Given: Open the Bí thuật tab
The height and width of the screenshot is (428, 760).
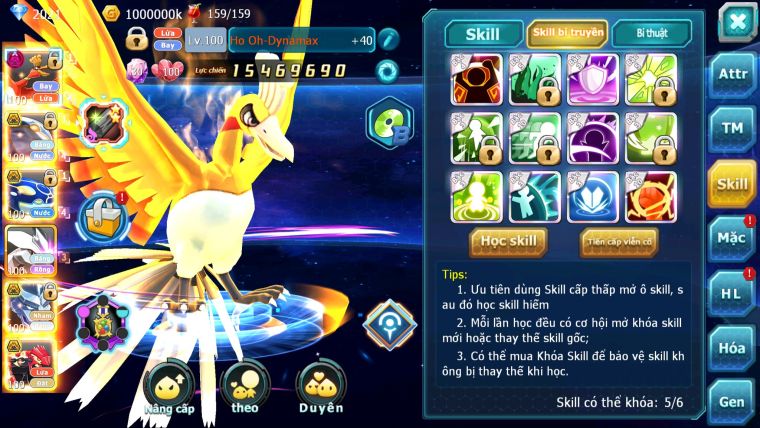Looking at the screenshot, I should click(x=651, y=33).
